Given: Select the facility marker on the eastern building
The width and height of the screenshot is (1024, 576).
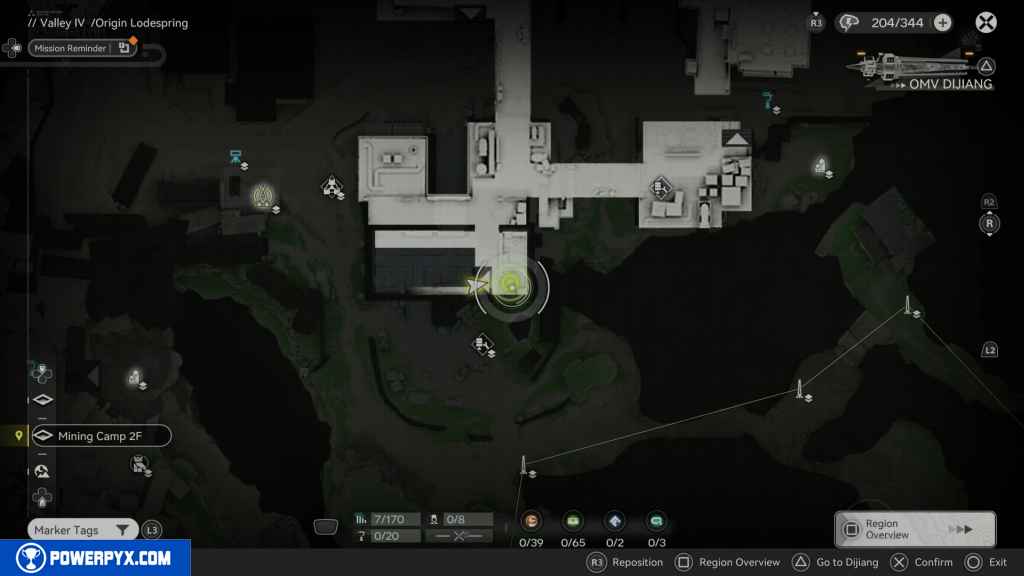Looking at the screenshot, I should (661, 187).
